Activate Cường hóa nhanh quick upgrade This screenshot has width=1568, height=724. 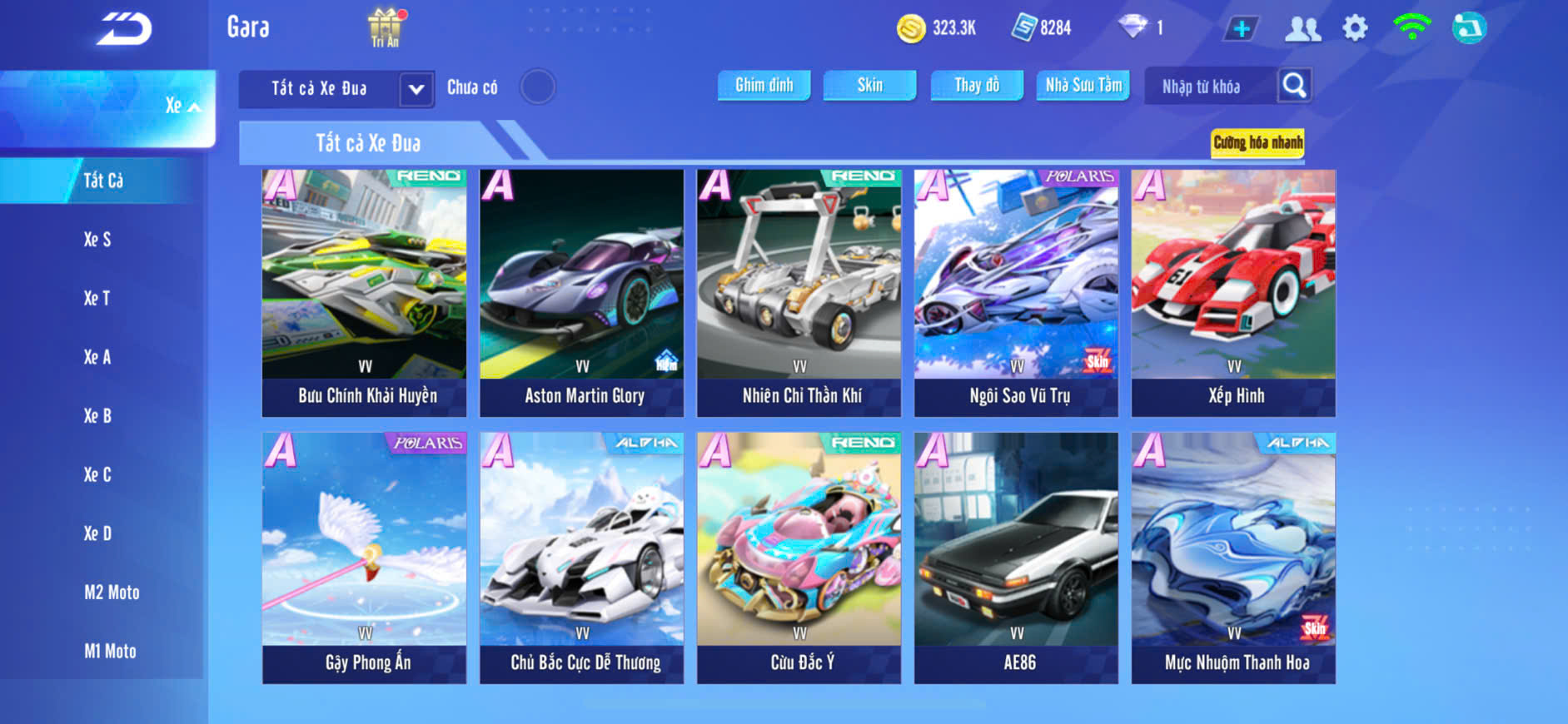pos(1257,142)
